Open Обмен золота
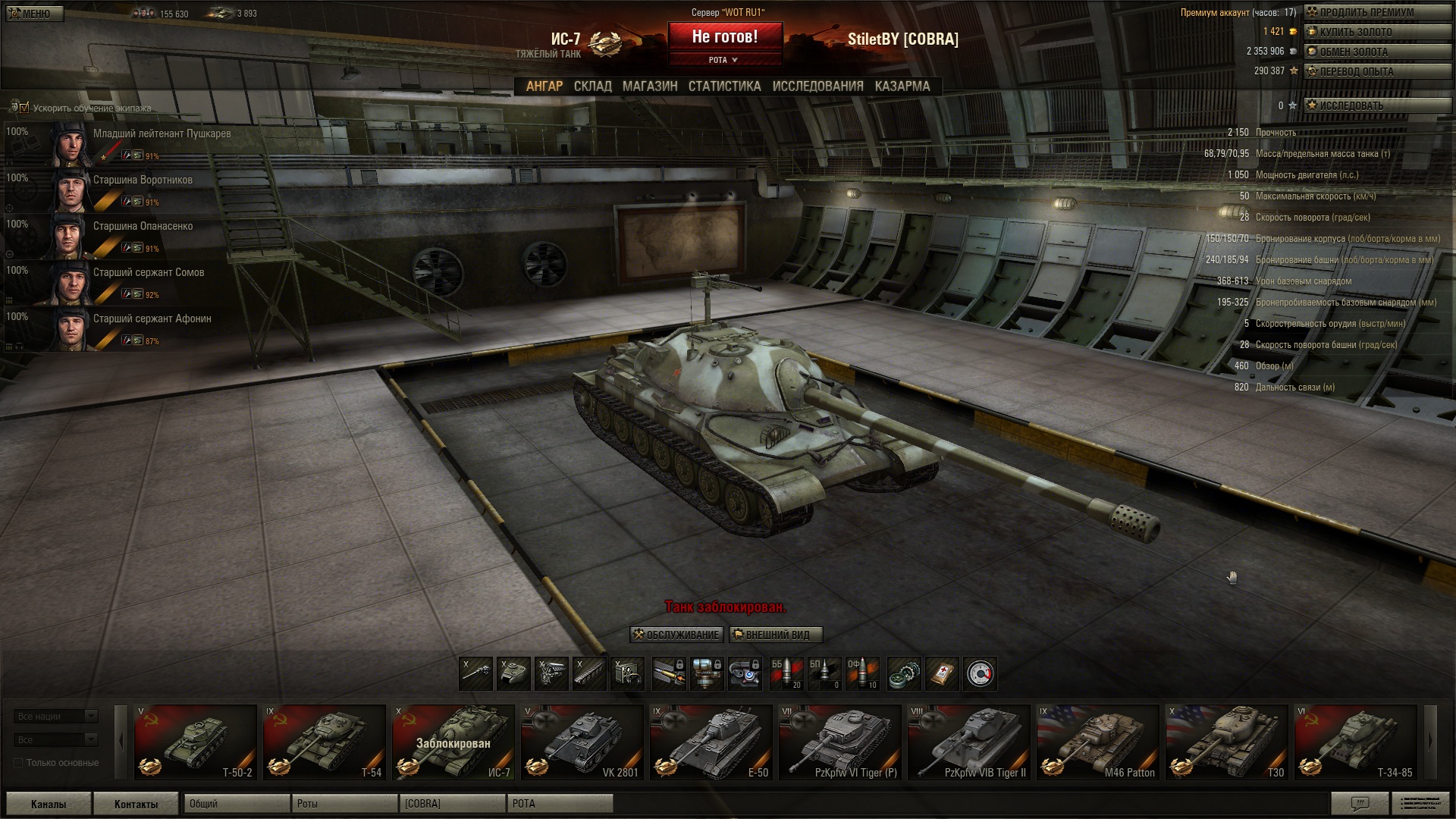 point(1376,52)
